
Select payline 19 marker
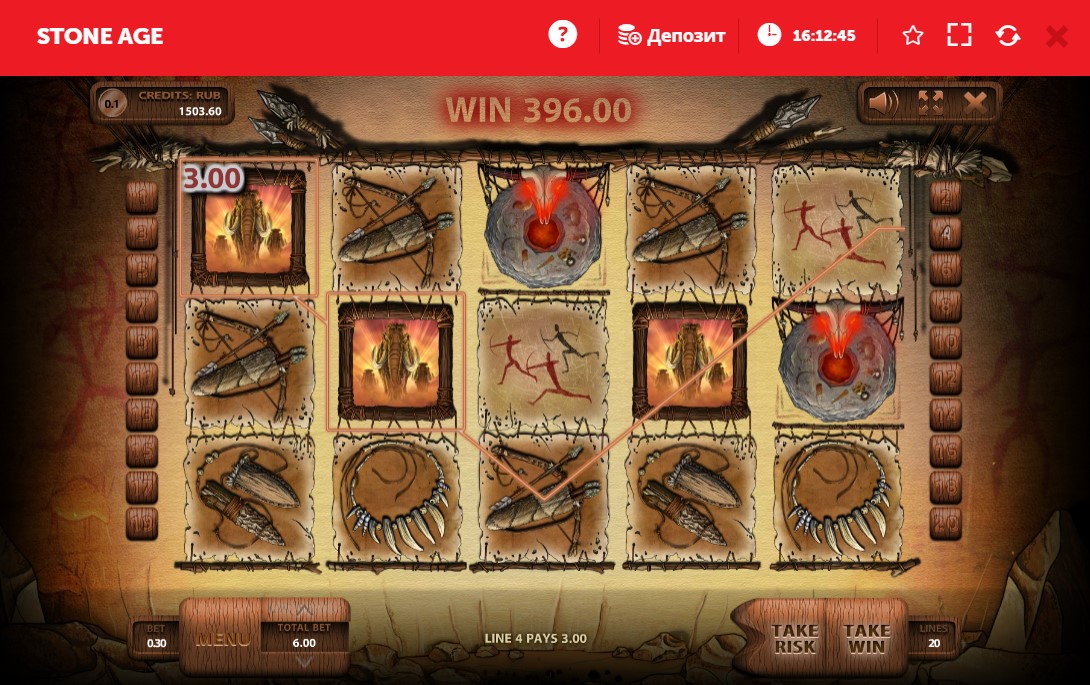click(143, 521)
